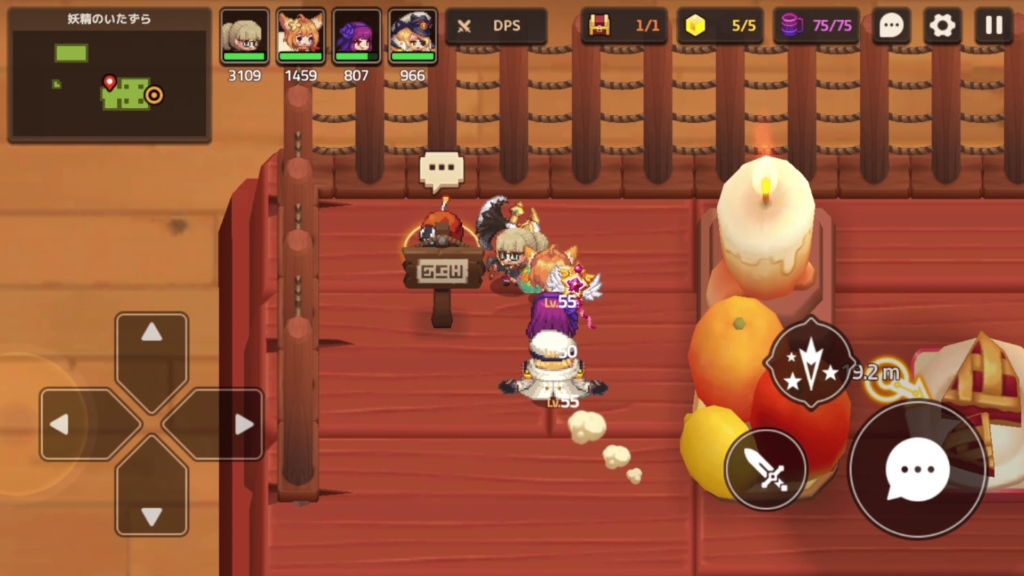
Task: Select the orange fox-eared hero portrait
Action: tap(301, 38)
